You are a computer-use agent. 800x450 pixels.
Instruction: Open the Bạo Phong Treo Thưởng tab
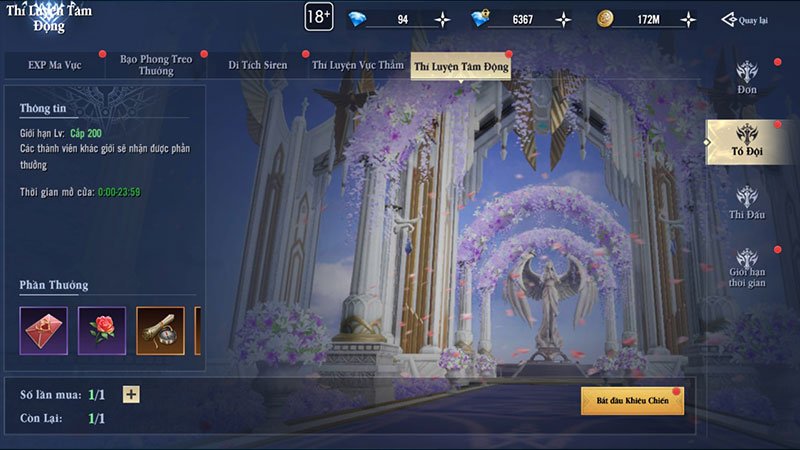coord(155,65)
